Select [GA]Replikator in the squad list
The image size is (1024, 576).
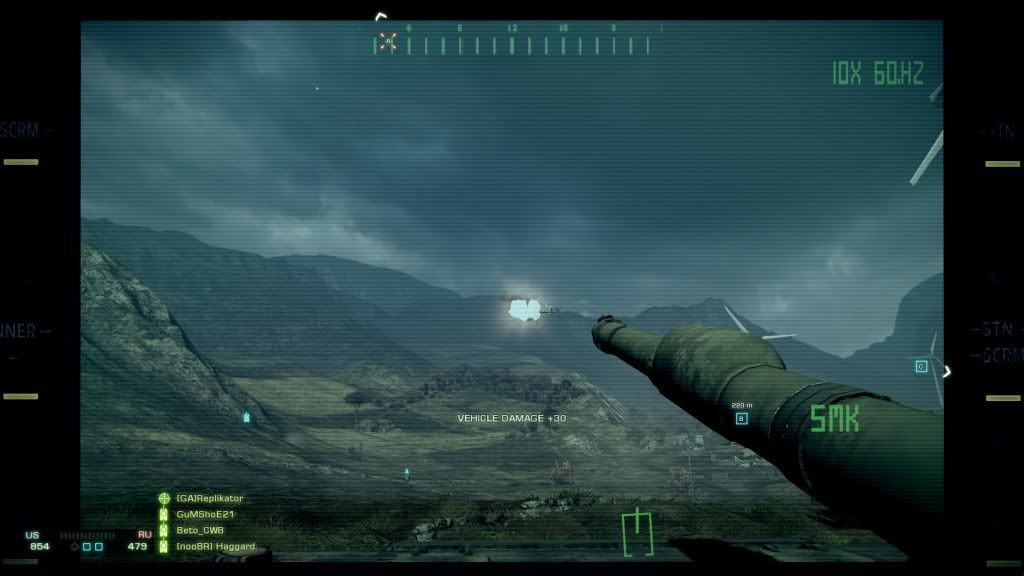(209, 498)
